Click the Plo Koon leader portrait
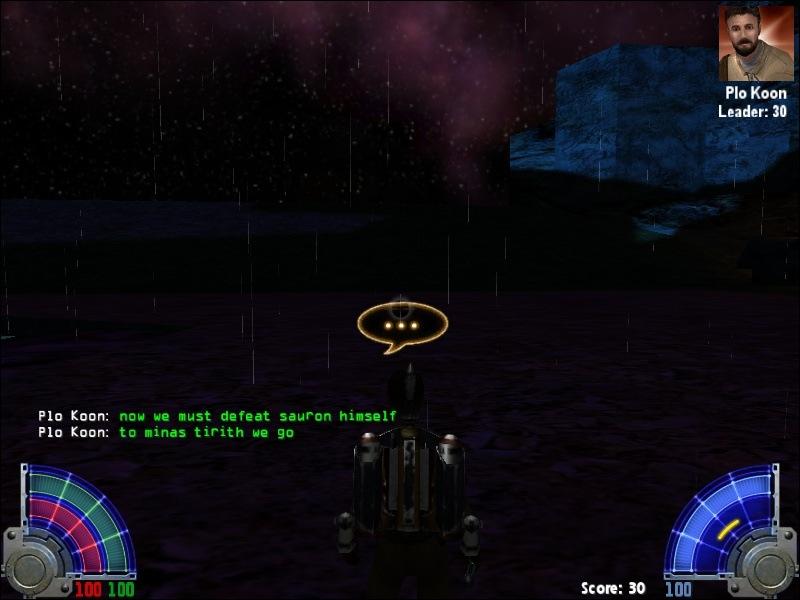Screen dimensions: 800x600 [x=755, y=43]
